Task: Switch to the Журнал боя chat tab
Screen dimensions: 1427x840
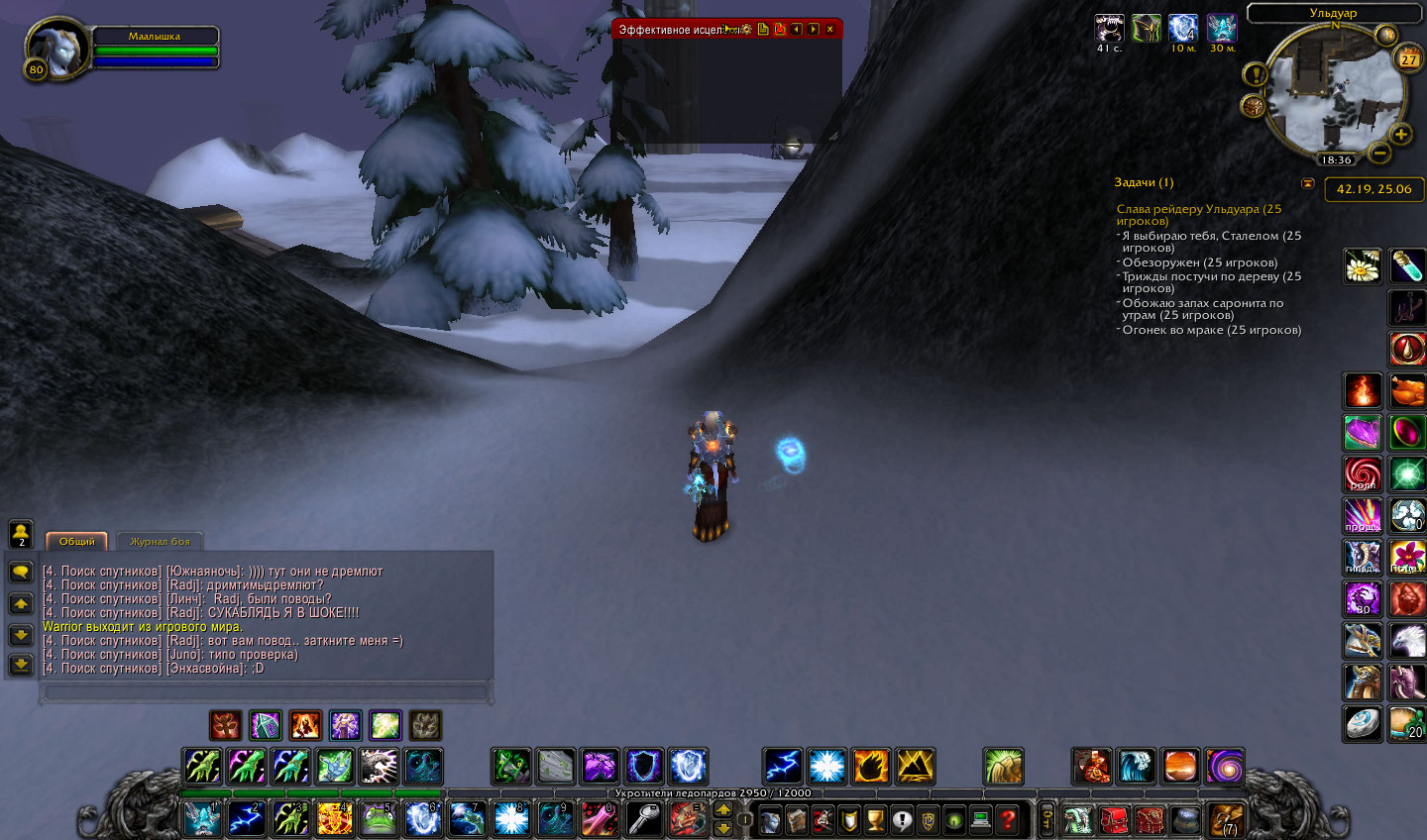Action: (160, 542)
